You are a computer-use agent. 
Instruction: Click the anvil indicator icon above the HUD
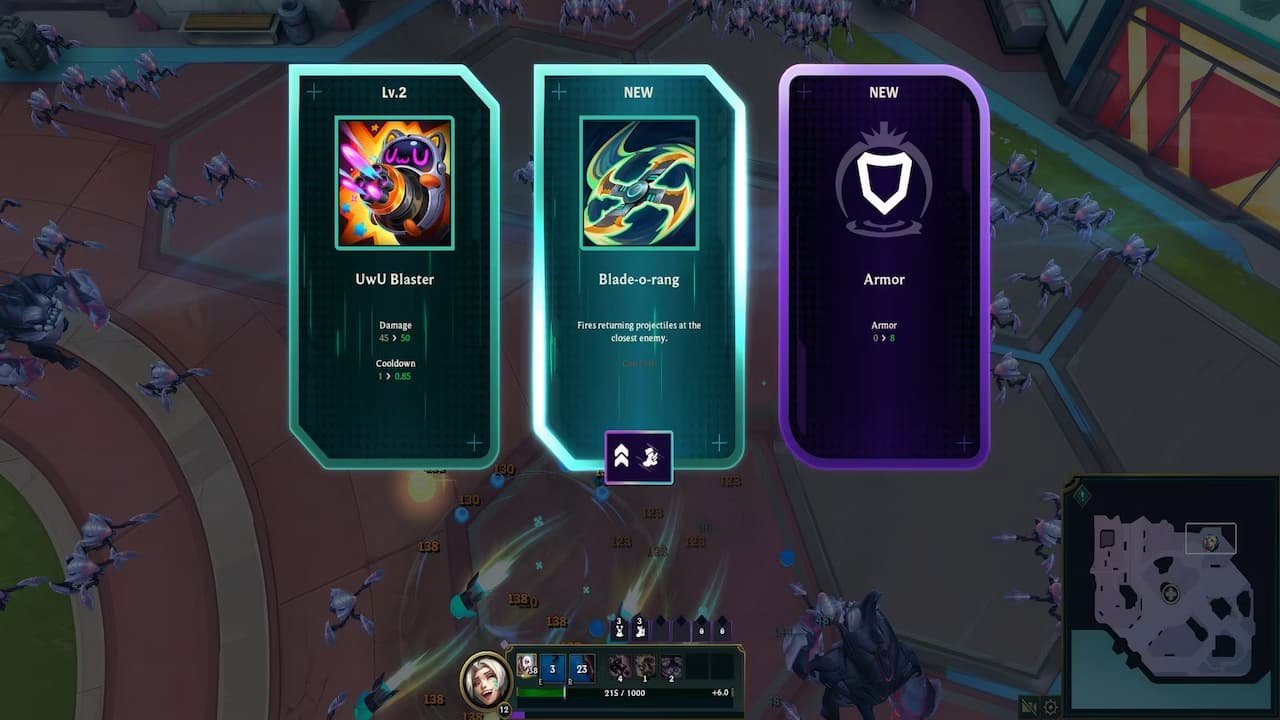tap(619, 628)
